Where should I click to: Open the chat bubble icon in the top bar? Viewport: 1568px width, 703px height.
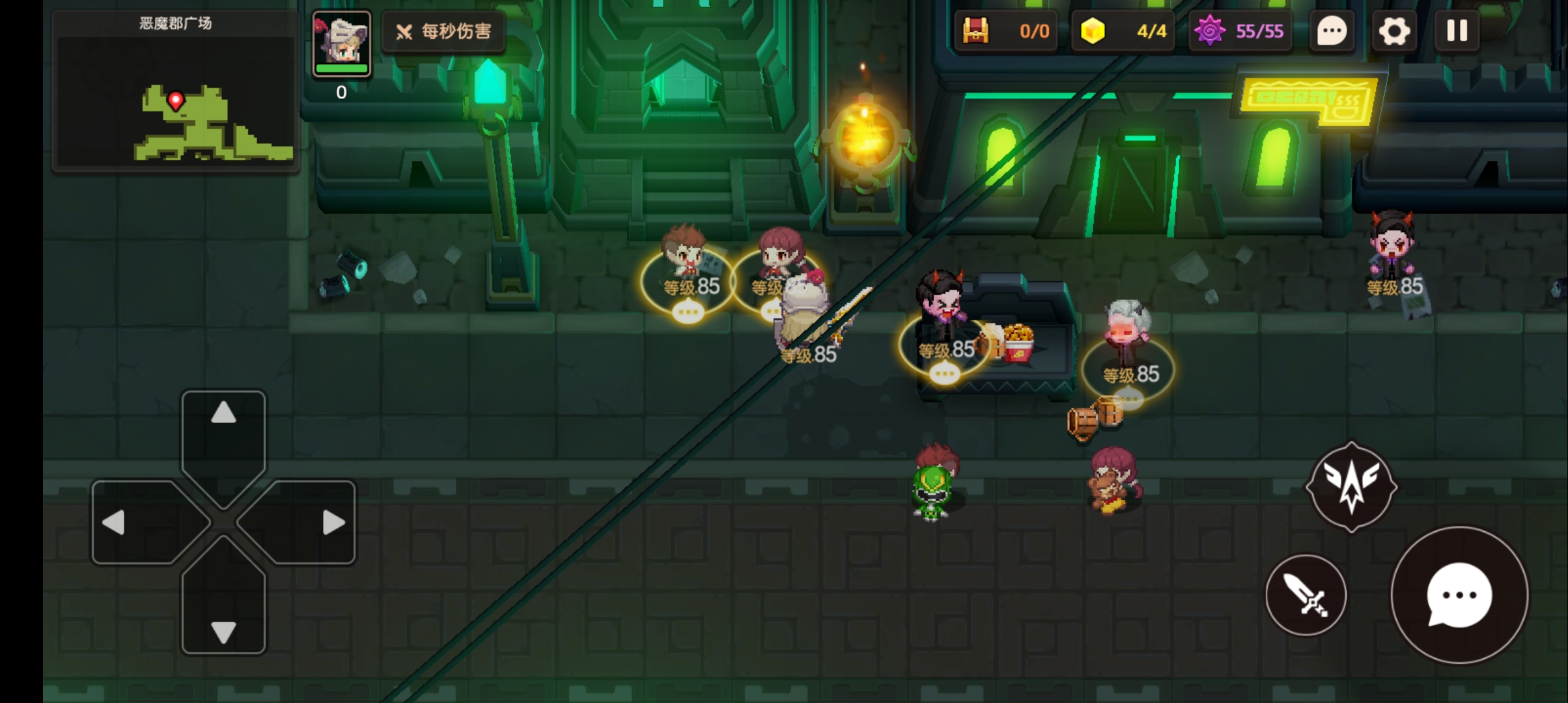[1332, 31]
